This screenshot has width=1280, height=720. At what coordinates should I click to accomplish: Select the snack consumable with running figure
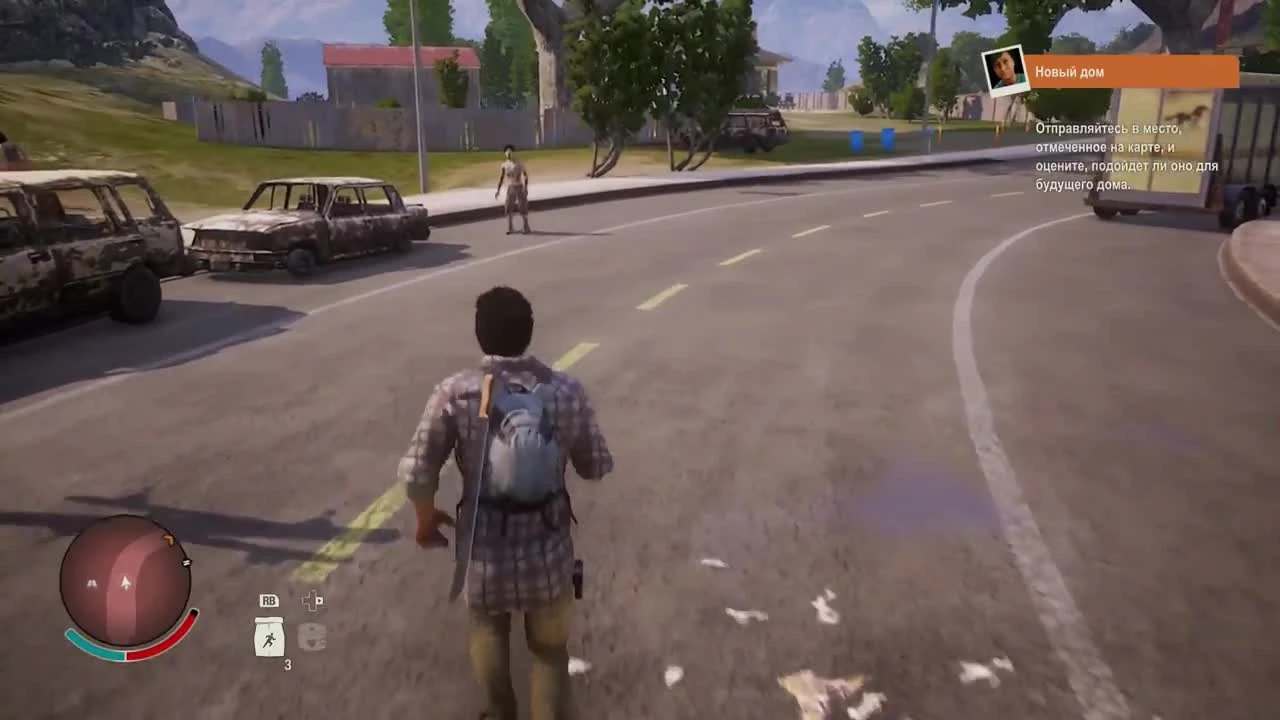click(270, 636)
